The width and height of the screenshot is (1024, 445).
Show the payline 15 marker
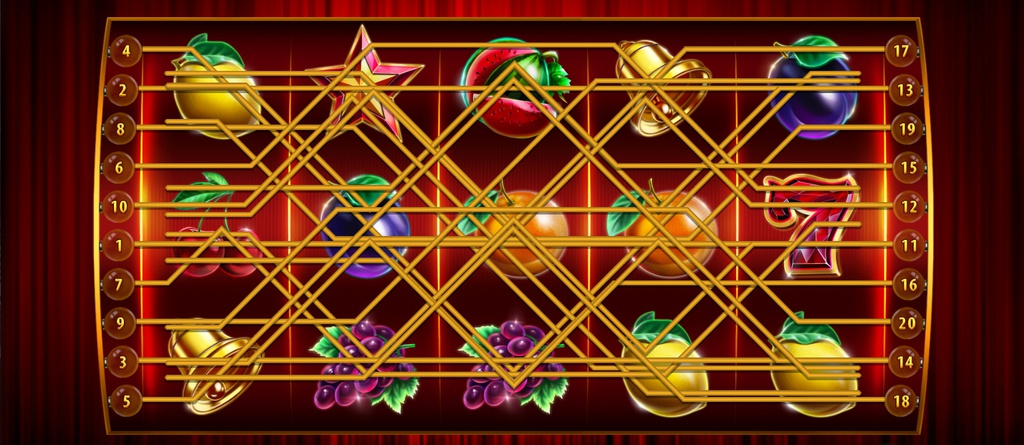908,168
